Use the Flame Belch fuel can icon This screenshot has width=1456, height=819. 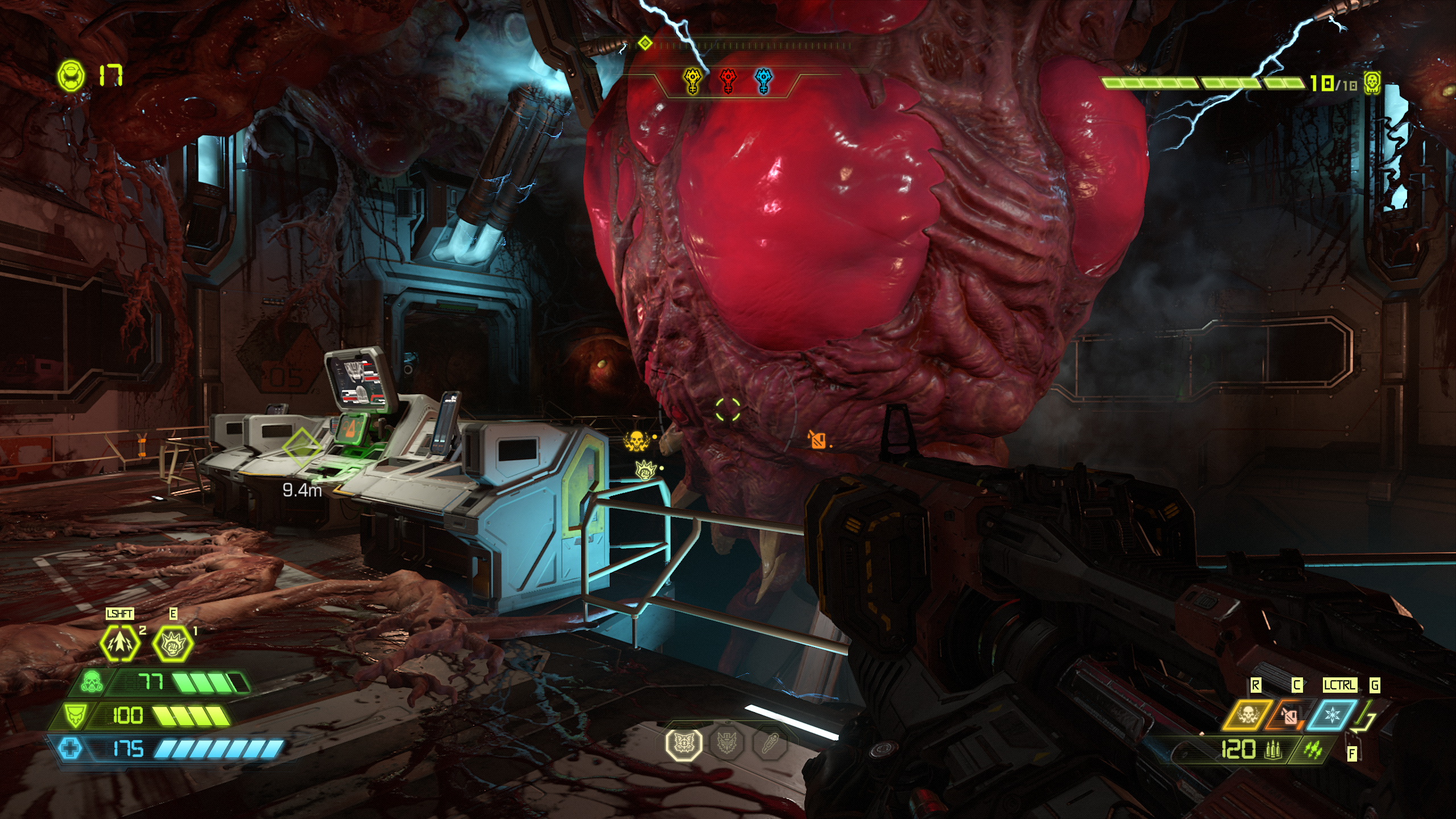point(1289,715)
